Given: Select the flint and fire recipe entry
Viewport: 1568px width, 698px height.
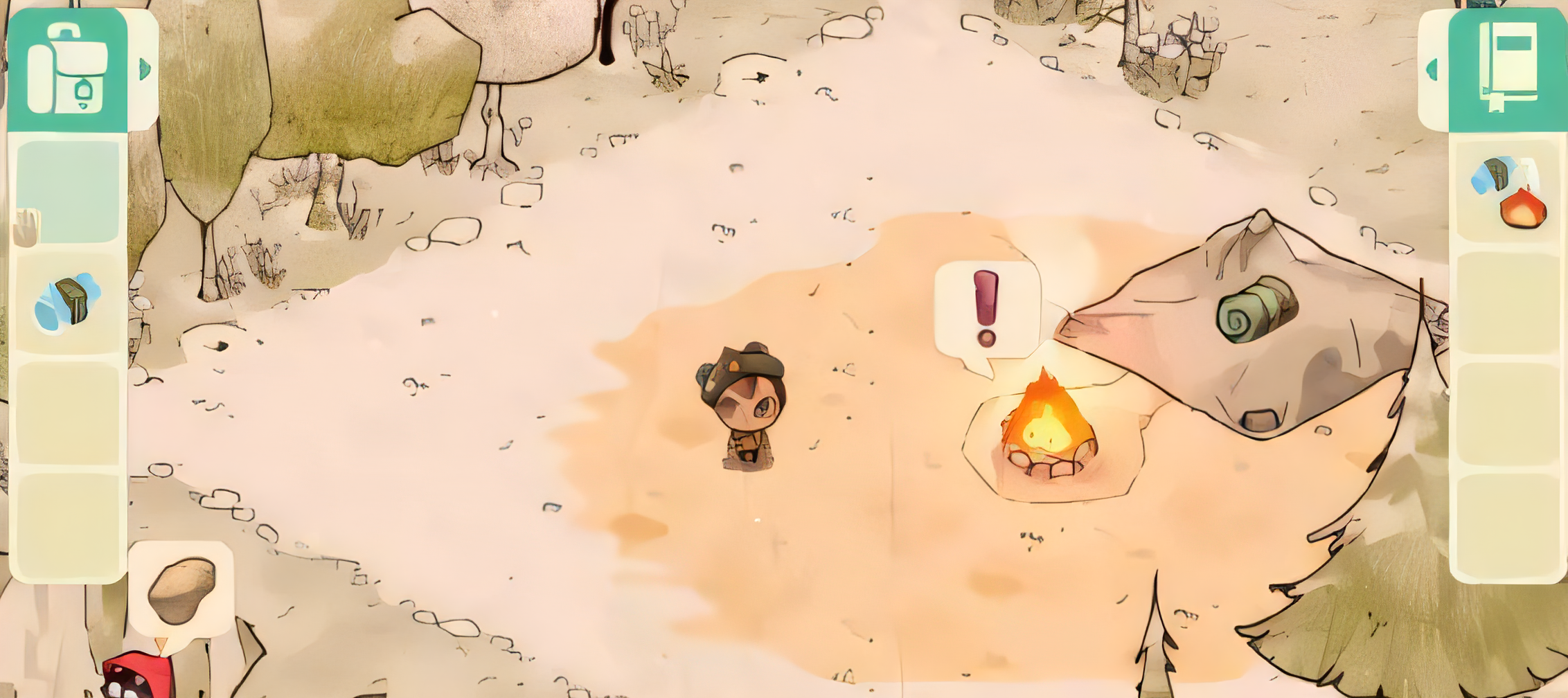Looking at the screenshot, I should point(1508,192).
